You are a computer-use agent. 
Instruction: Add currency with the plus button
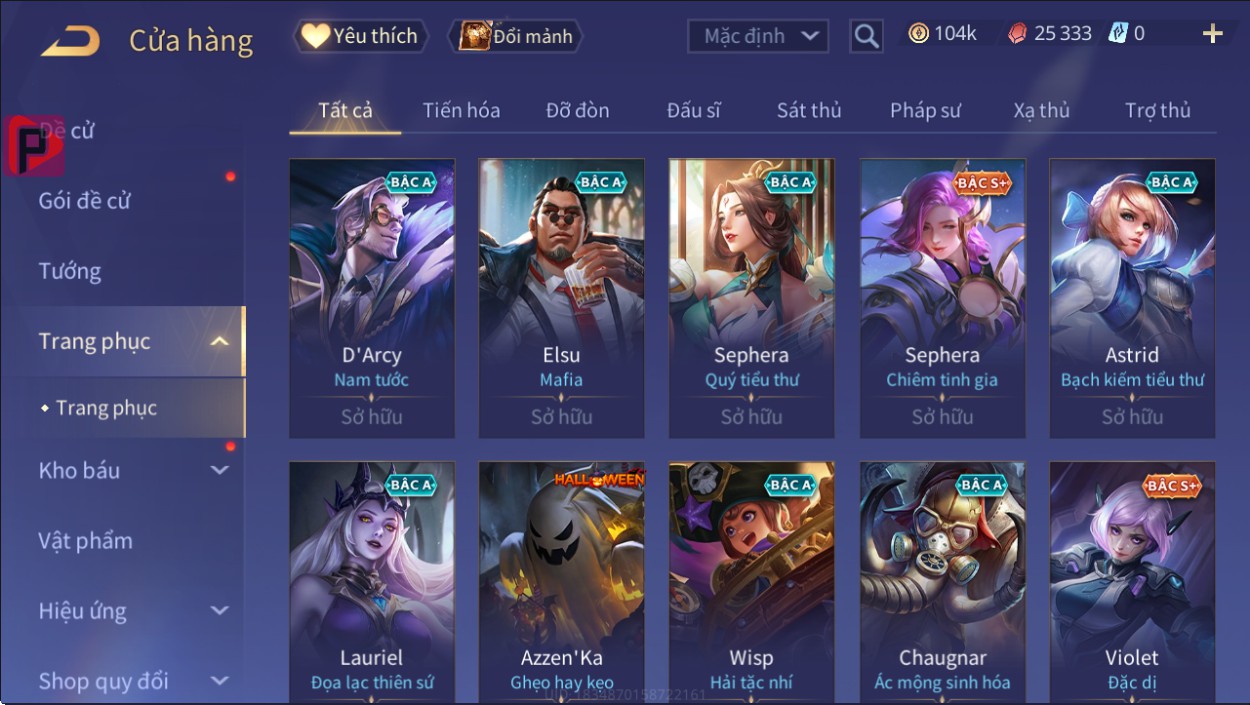[x=1212, y=34]
